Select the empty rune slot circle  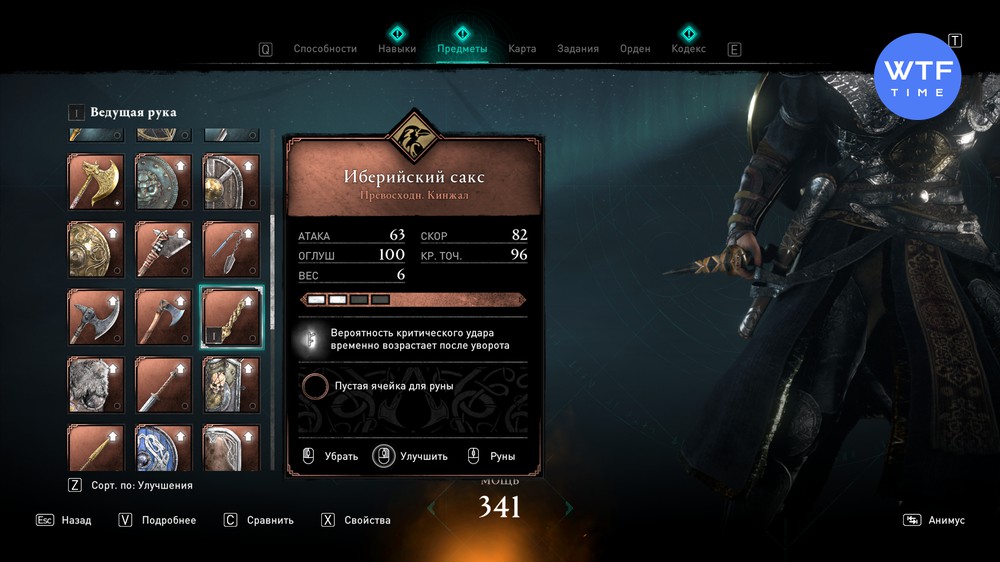(x=316, y=386)
